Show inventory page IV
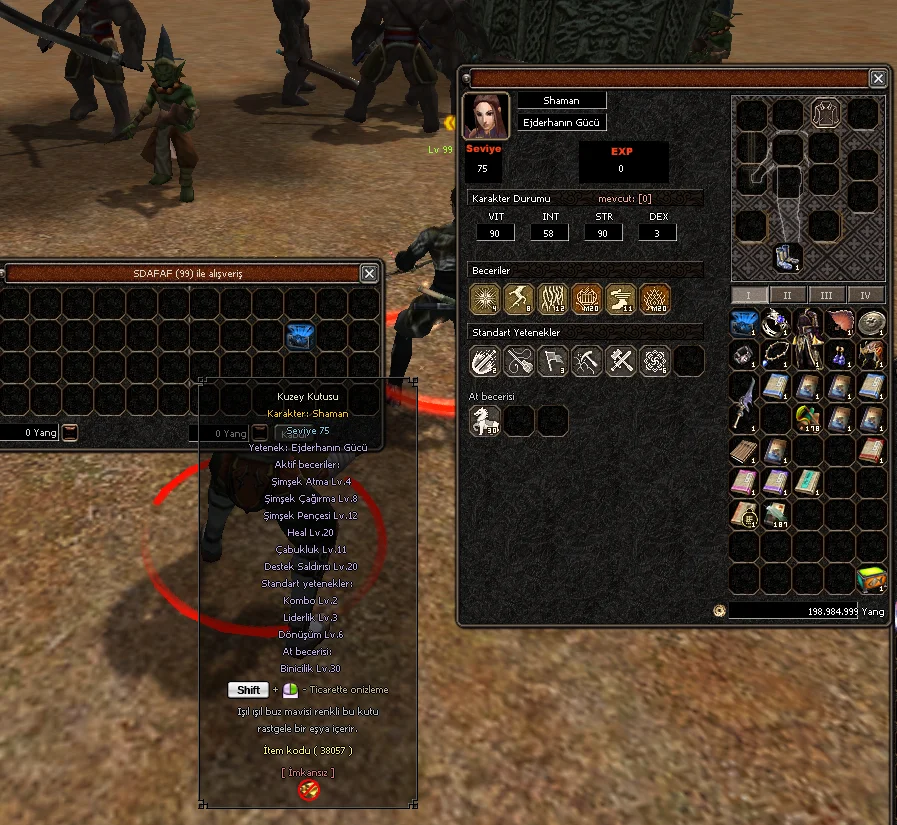 pos(865,295)
